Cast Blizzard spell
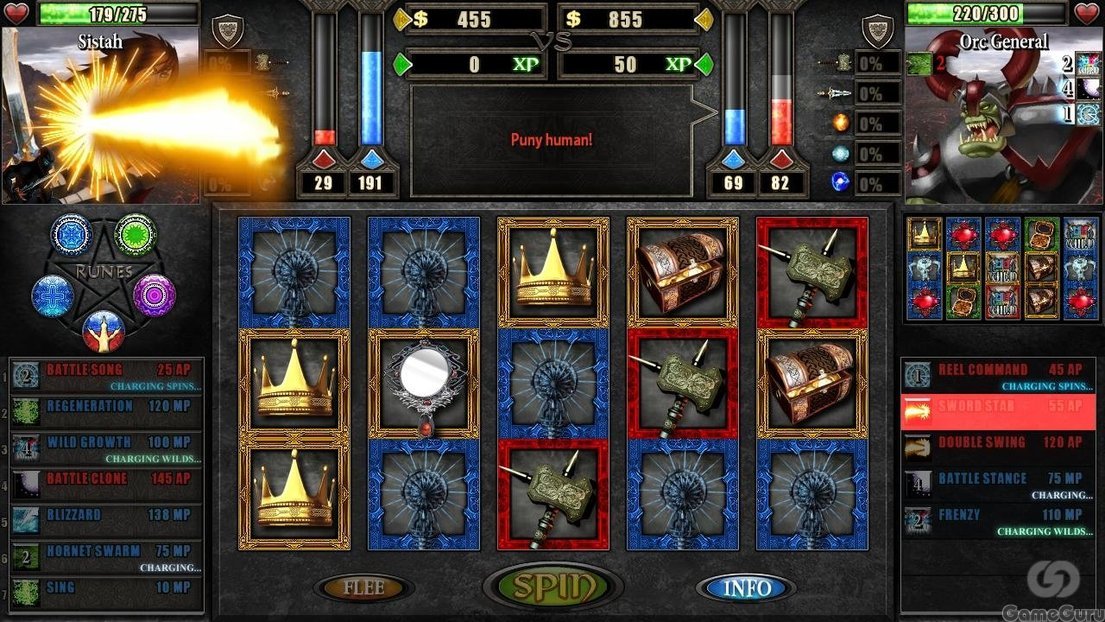This screenshot has width=1105, height=622. [x=110, y=516]
